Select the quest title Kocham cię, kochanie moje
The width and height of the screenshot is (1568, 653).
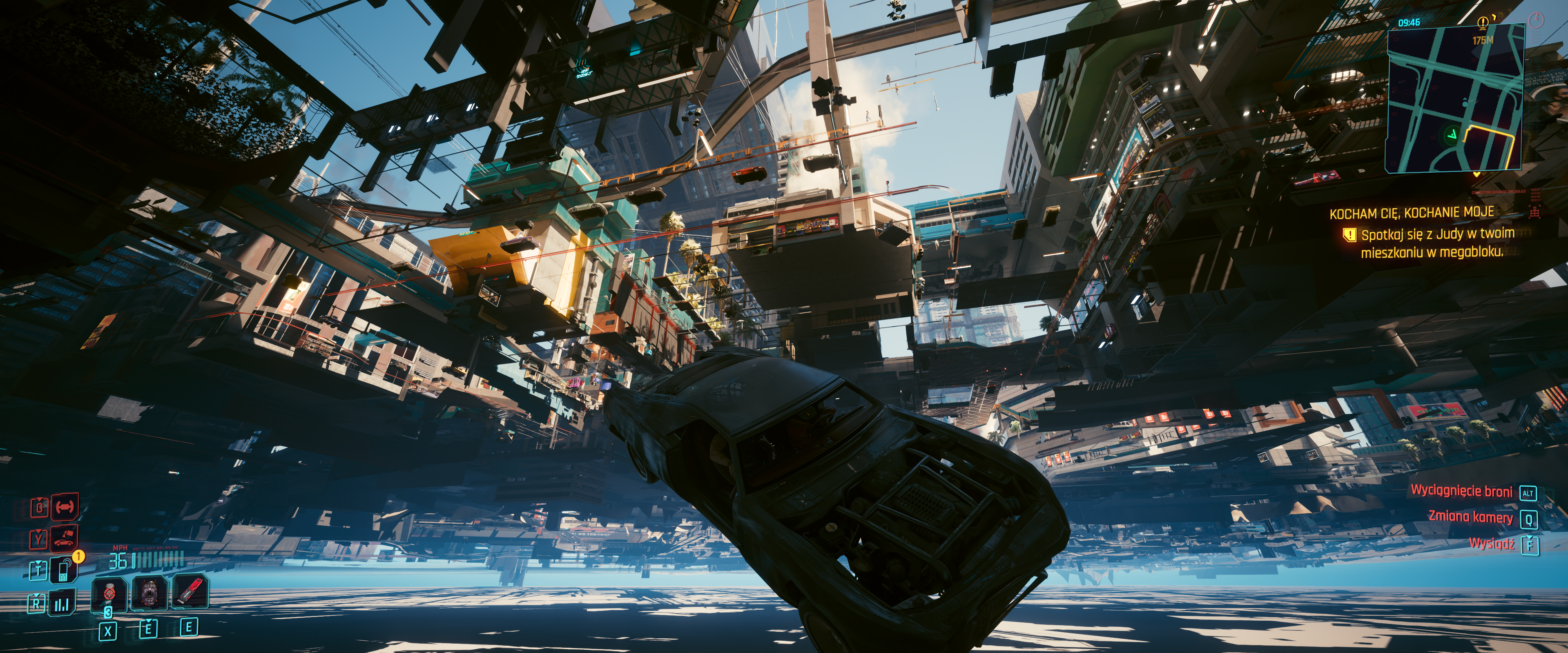[x=1411, y=213]
